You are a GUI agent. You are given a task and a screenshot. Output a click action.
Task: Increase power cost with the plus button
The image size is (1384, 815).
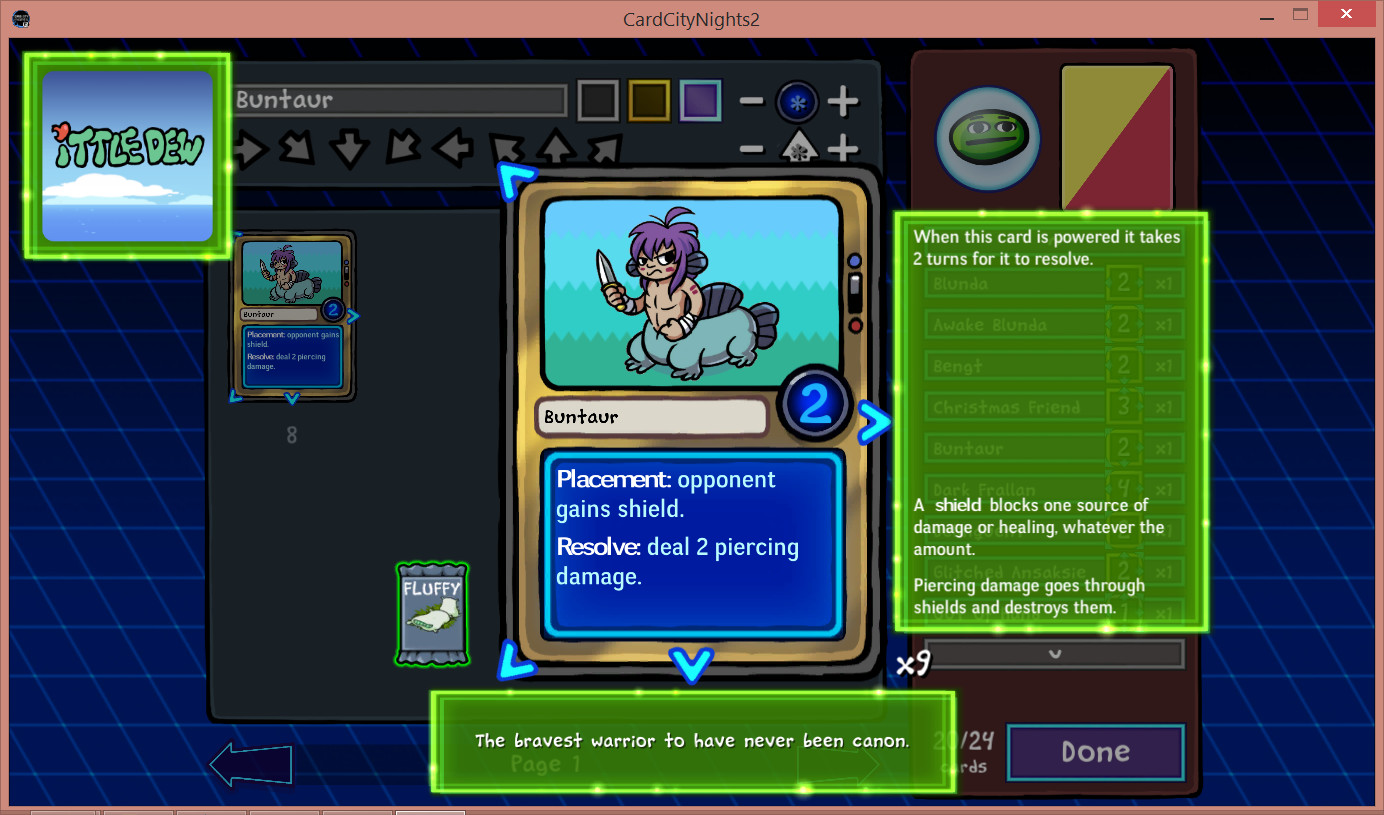(x=843, y=101)
